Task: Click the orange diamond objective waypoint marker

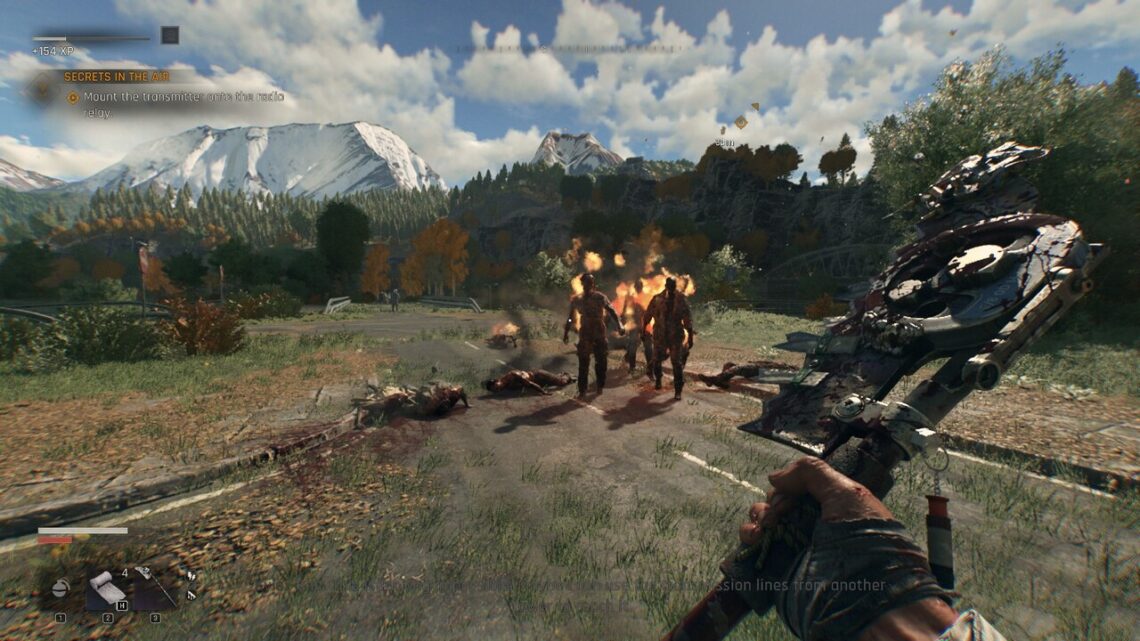Action: [x=740, y=122]
